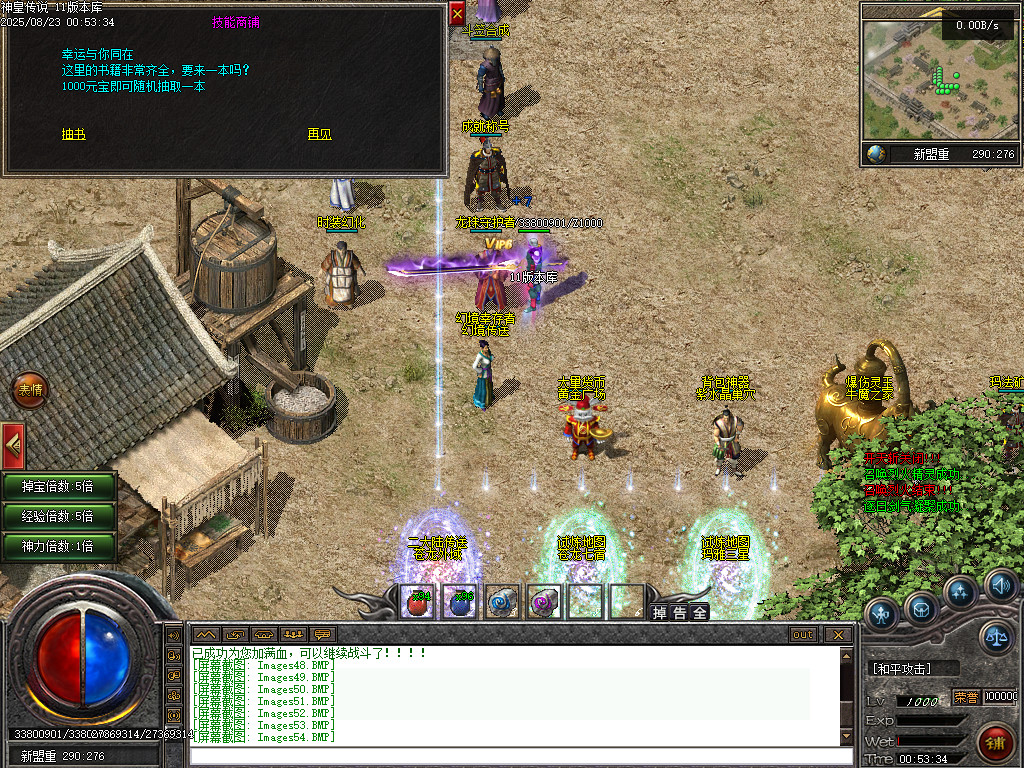
Task: Use the purple swirl scroll slot
Action: pyautogui.click(x=543, y=601)
